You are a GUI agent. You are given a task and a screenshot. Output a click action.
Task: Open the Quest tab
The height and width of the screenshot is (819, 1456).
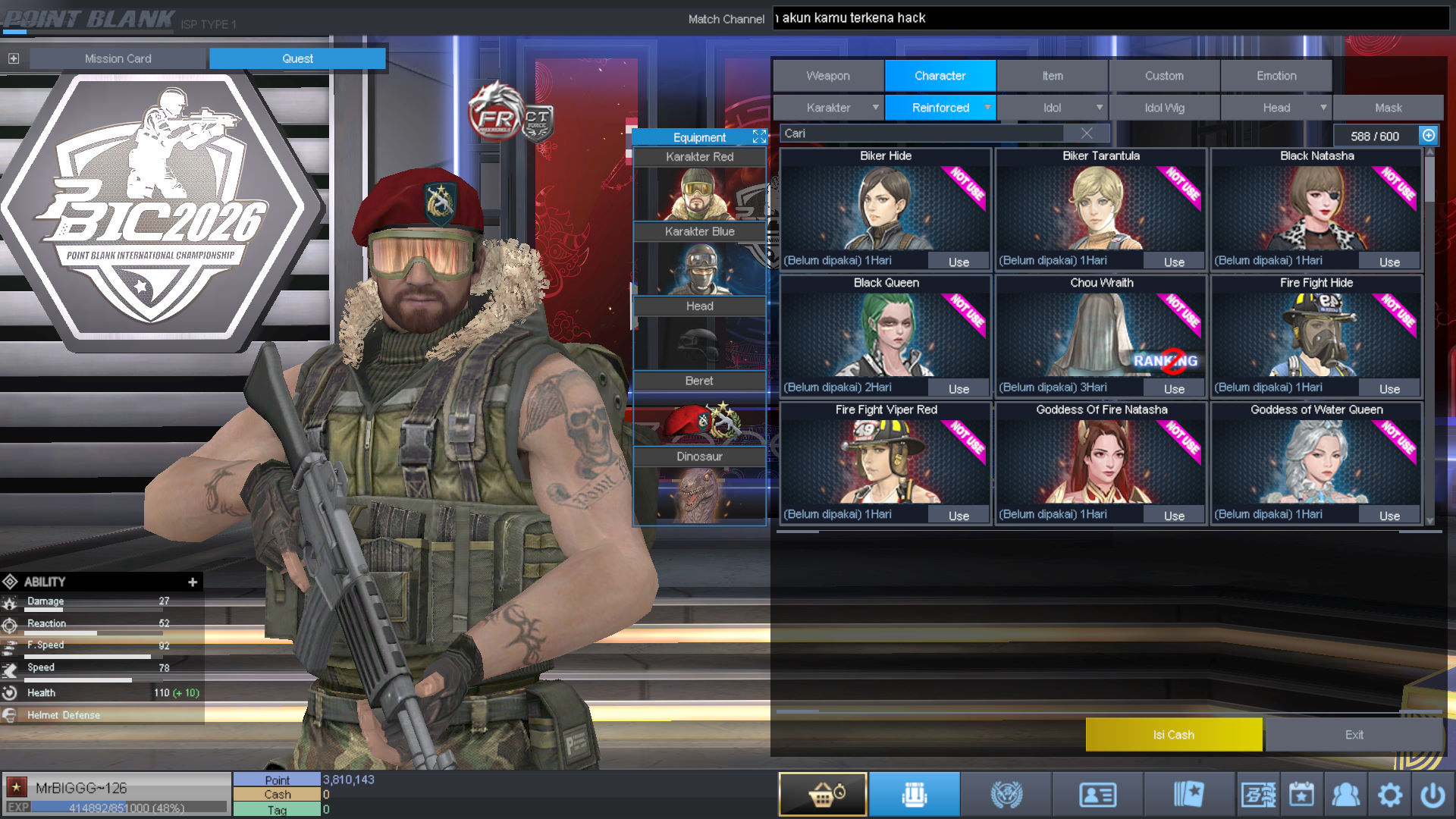pos(297,58)
